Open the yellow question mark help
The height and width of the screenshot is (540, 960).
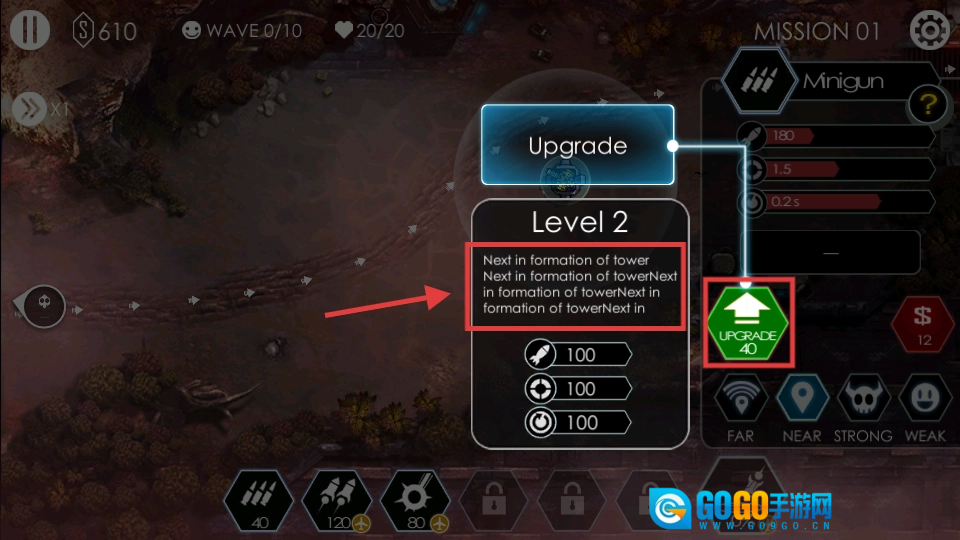pos(927,104)
